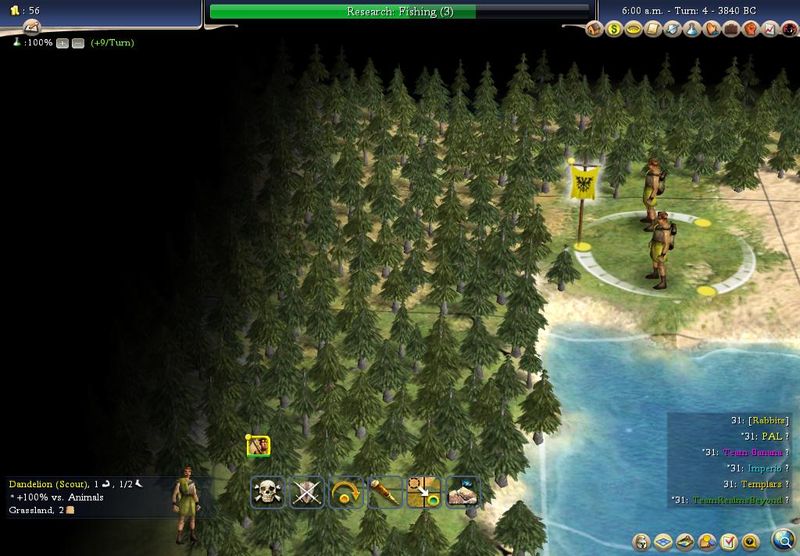This screenshot has width=800, height=556.
Task: Click the Research Fishing progress bar
Action: [x=399, y=11]
